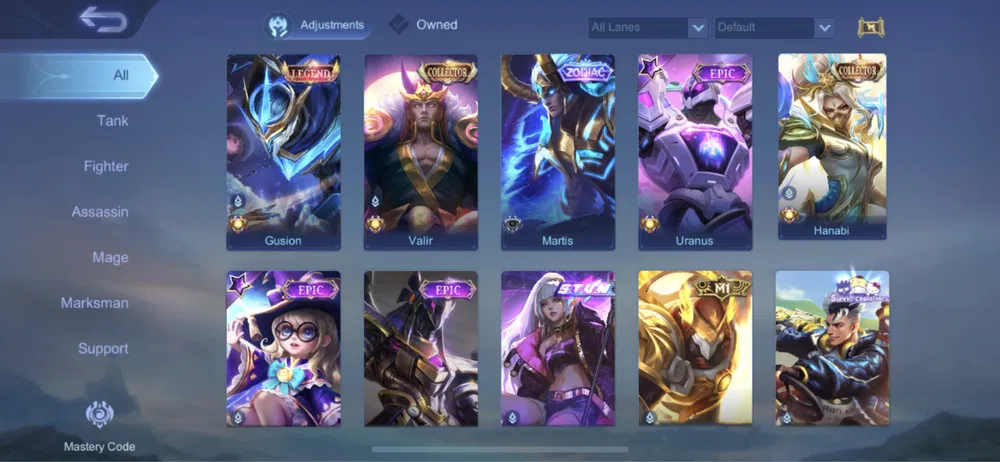Choose the Marksman category
1000x462 pixels.
(x=95, y=303)
